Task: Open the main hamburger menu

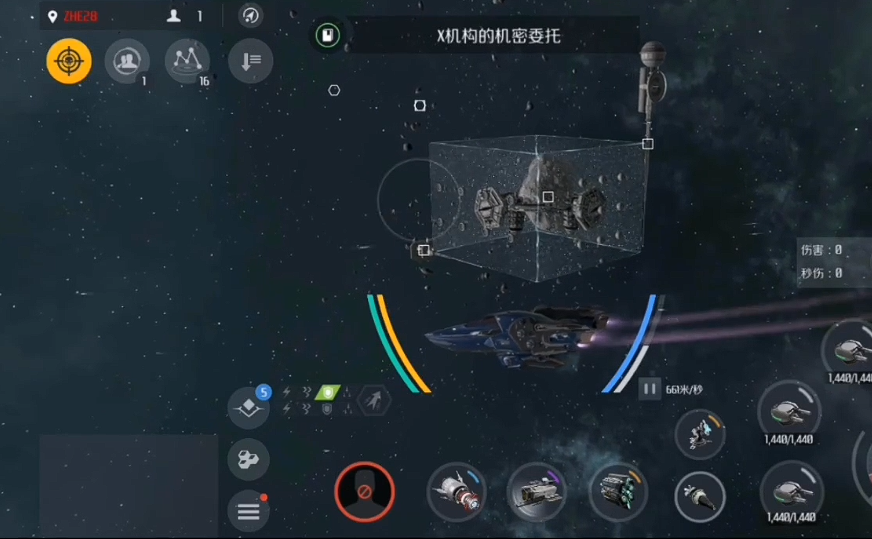Action: coord(248,512)
